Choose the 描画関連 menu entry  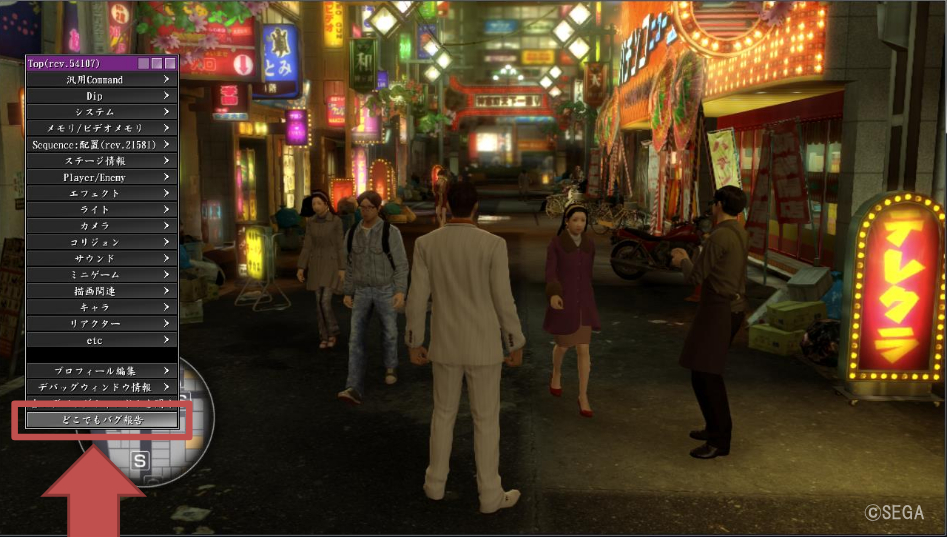pyautogui.click(x=101, y=291)
